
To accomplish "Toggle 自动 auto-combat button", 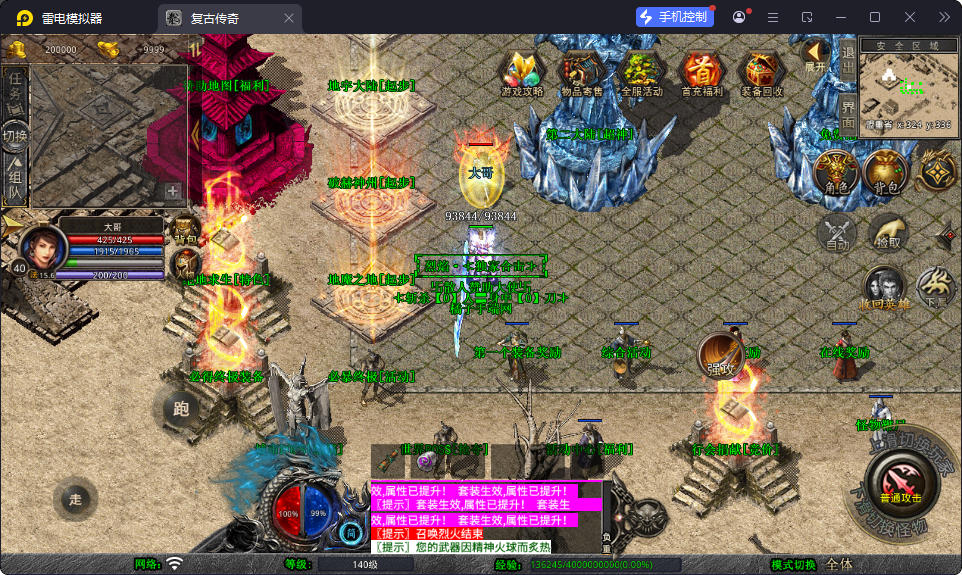I will [x=836, y=233].
